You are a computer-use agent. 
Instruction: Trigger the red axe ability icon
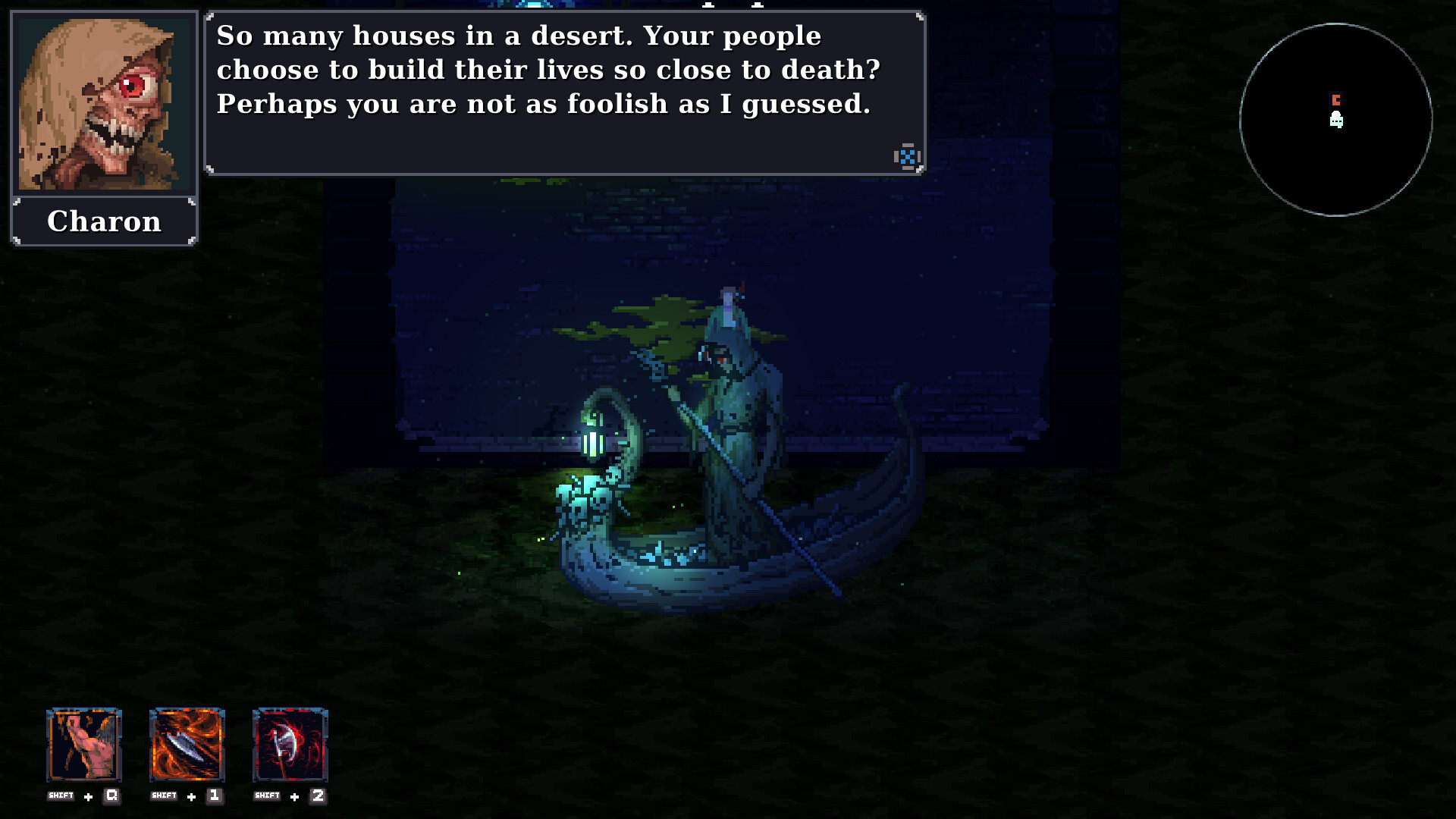tap(290, 747)
